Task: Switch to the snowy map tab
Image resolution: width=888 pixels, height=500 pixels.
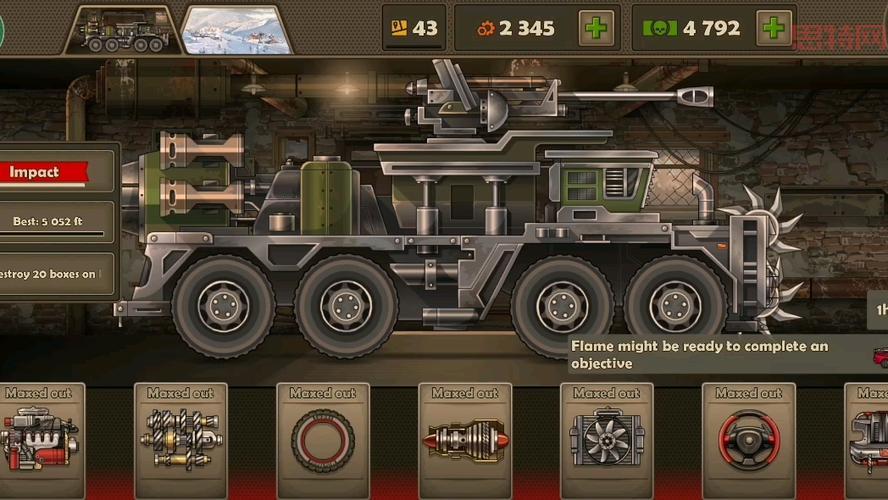Action: coord(236,29)
